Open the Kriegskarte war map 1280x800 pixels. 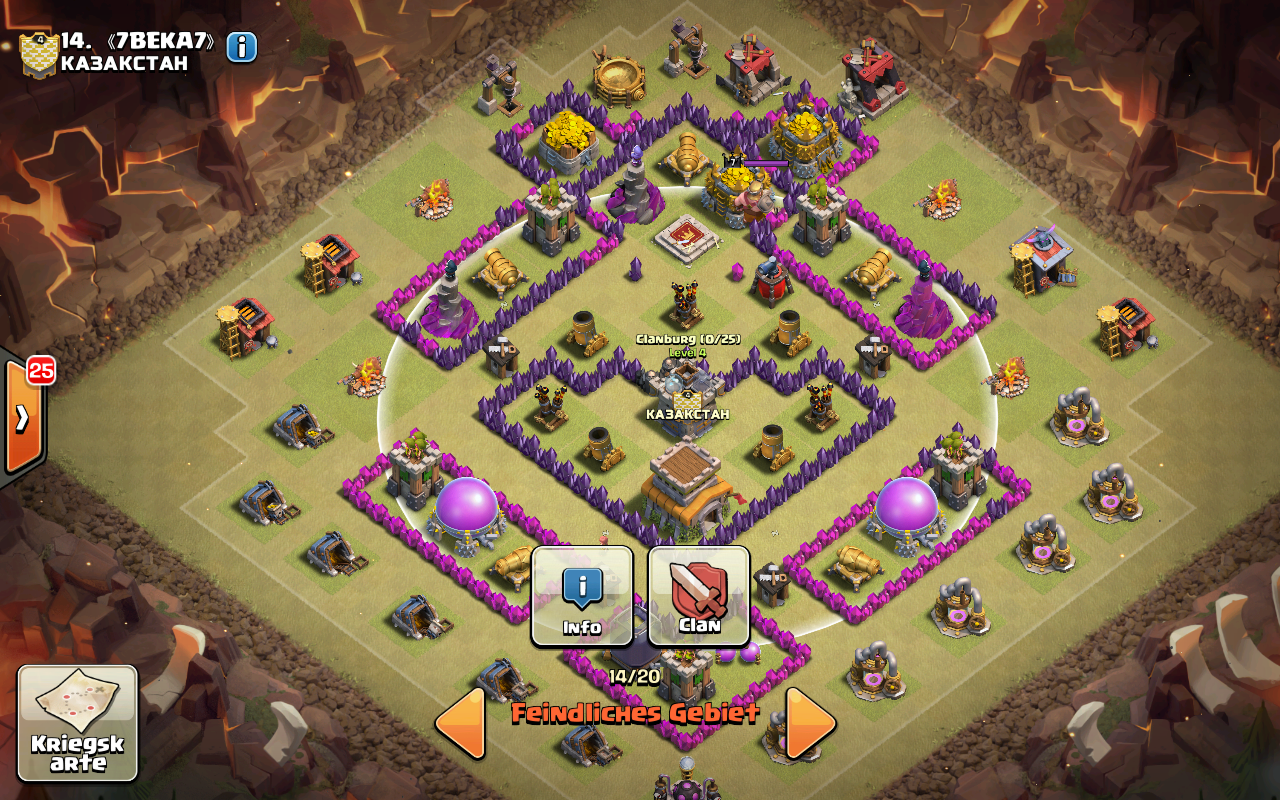[77, 722]
